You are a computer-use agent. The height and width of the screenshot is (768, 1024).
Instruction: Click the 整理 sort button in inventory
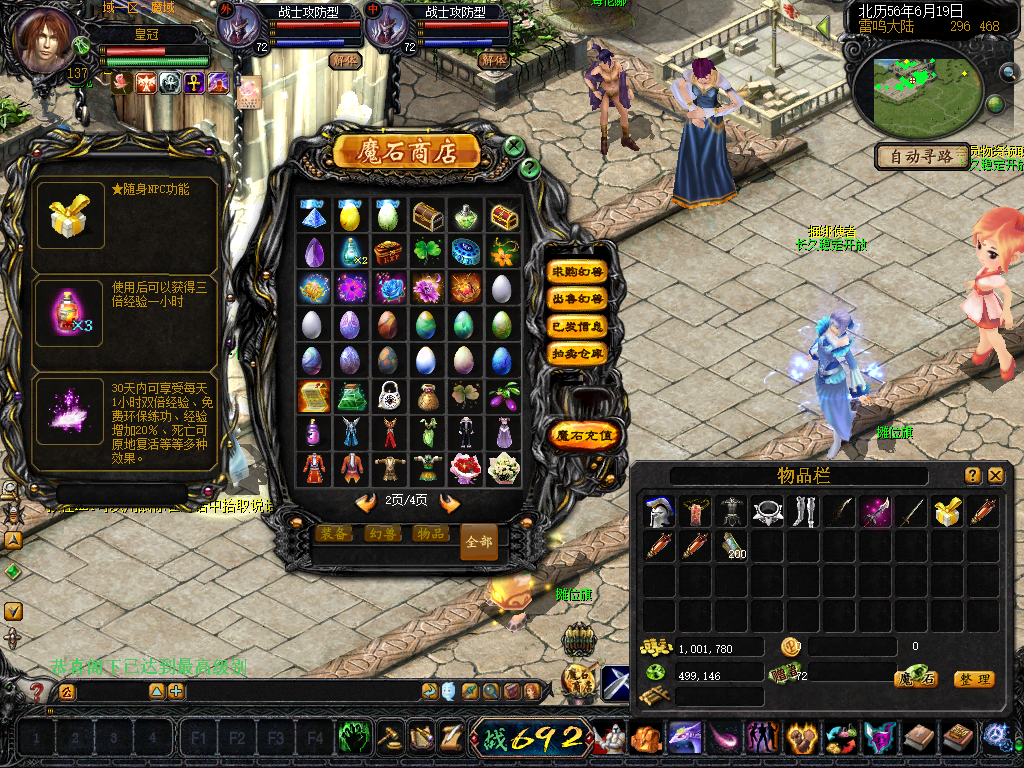(x=973, y=679)
